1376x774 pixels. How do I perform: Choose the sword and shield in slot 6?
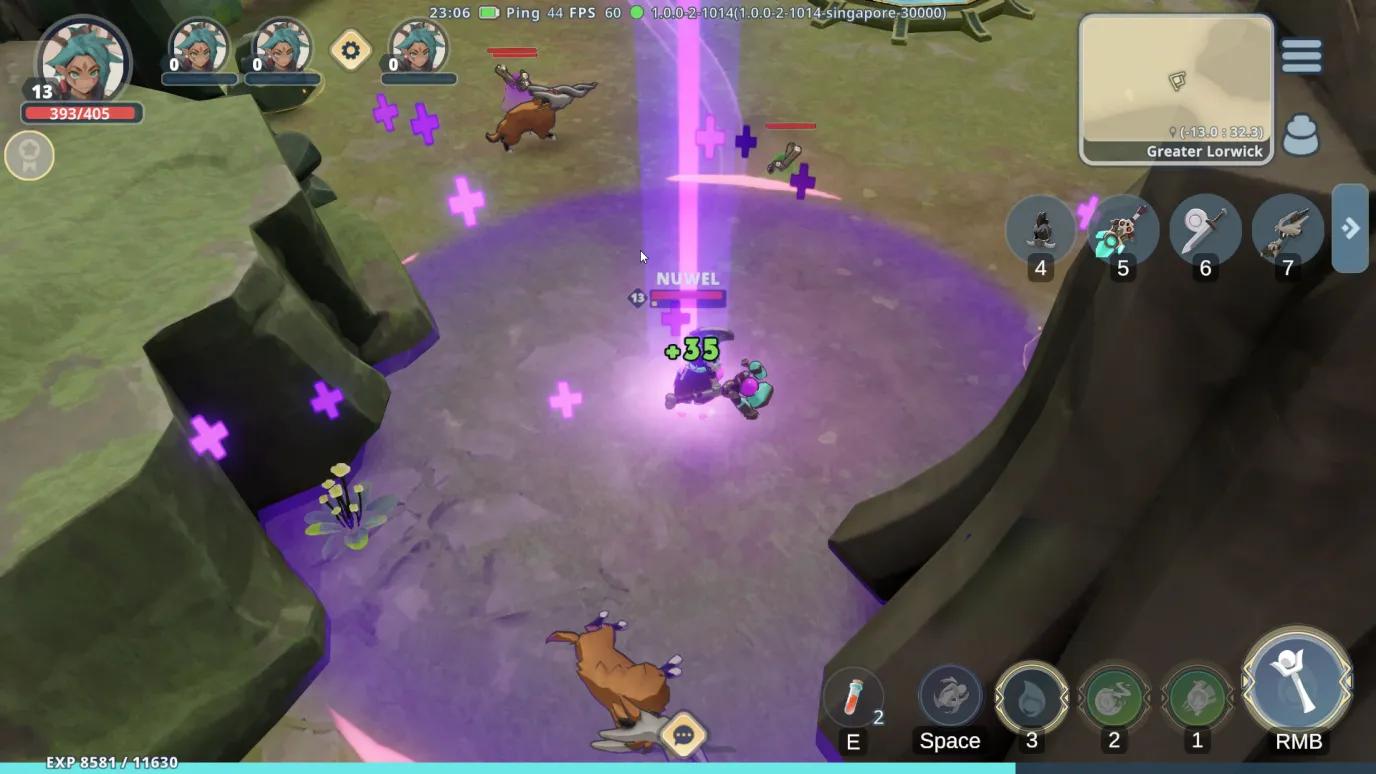click(x=1205, y=230)
